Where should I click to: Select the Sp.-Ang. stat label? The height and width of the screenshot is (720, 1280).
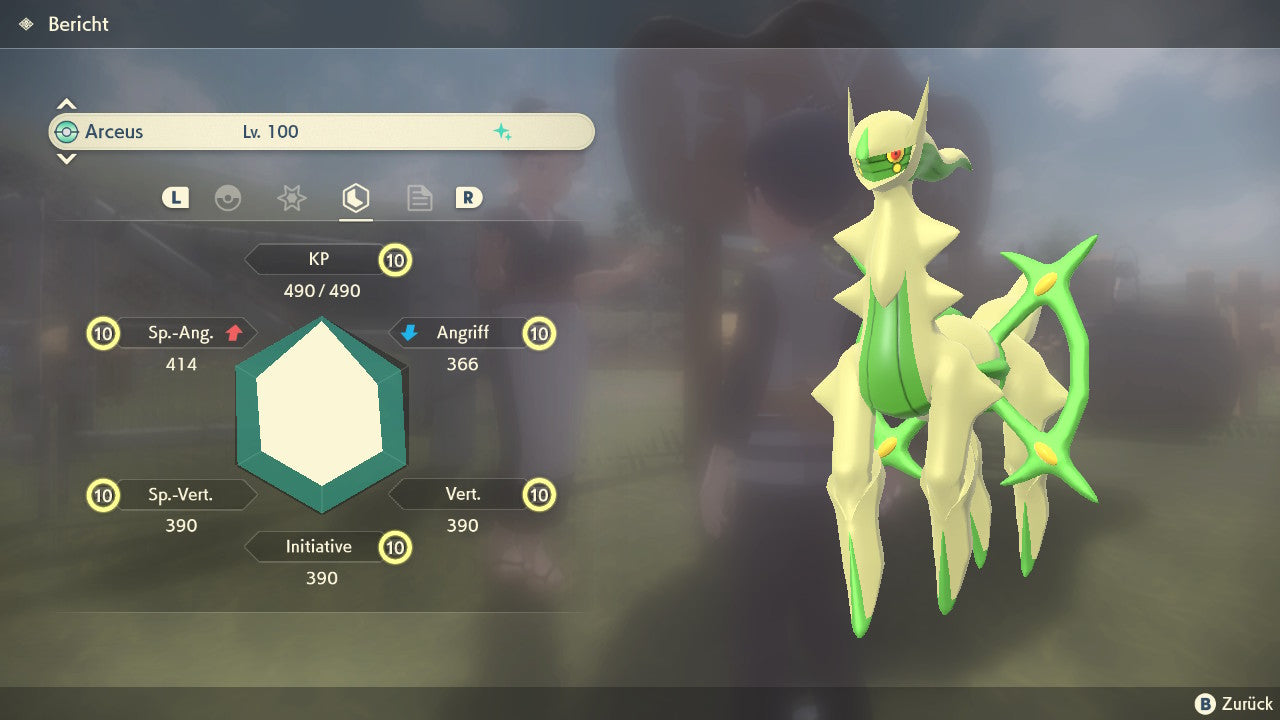click(x=180, y=333)
